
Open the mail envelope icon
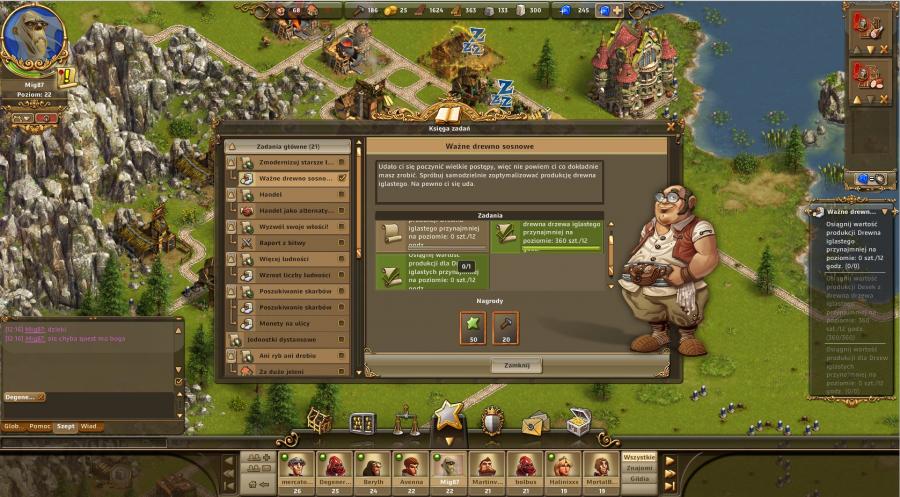click(x=535, y=423)
